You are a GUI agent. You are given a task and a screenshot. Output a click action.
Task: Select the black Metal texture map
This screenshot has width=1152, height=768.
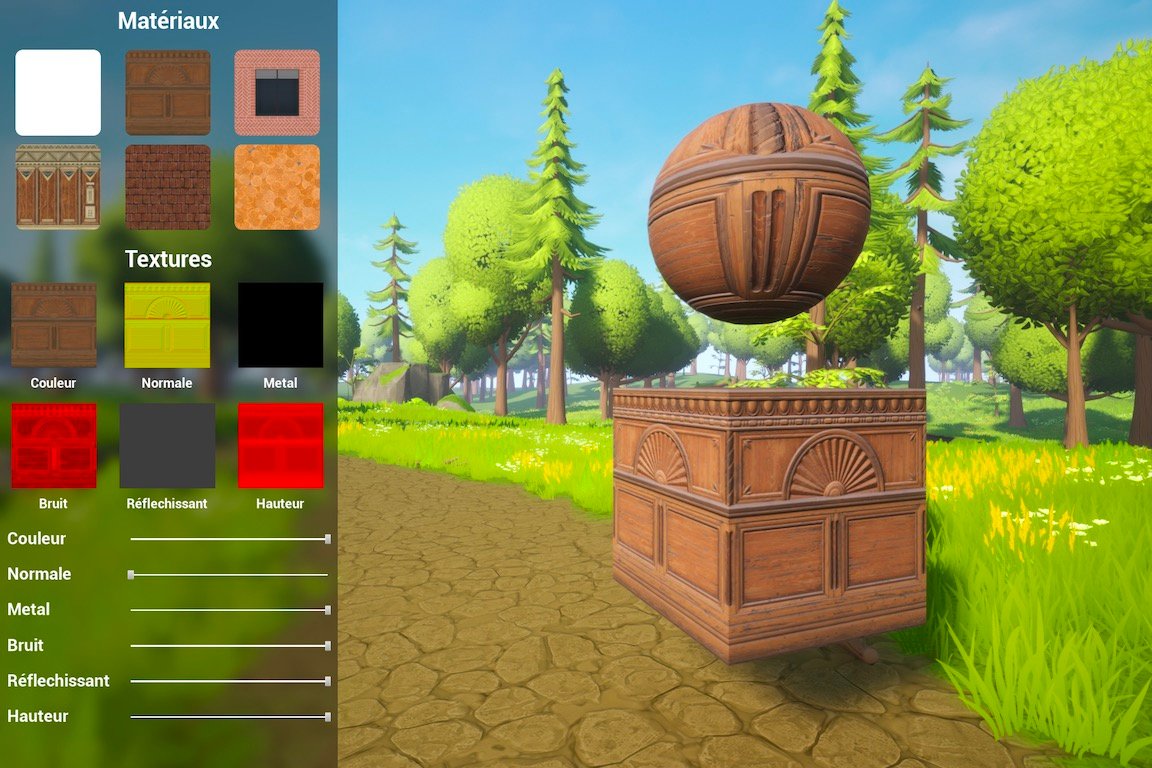pyautogui.click(x=280, y=325)
